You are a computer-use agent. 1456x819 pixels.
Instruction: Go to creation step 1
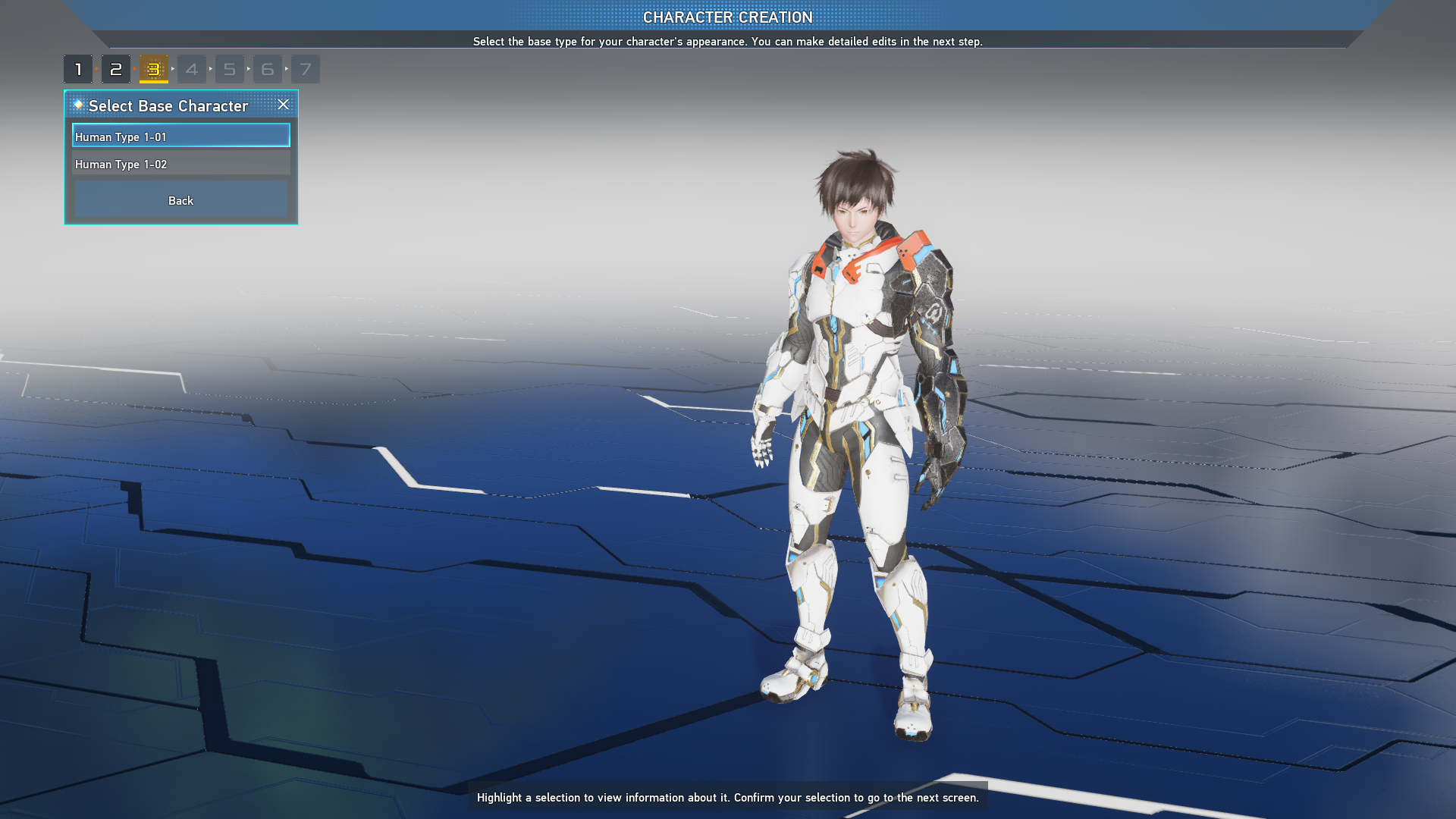click(78, 69)
